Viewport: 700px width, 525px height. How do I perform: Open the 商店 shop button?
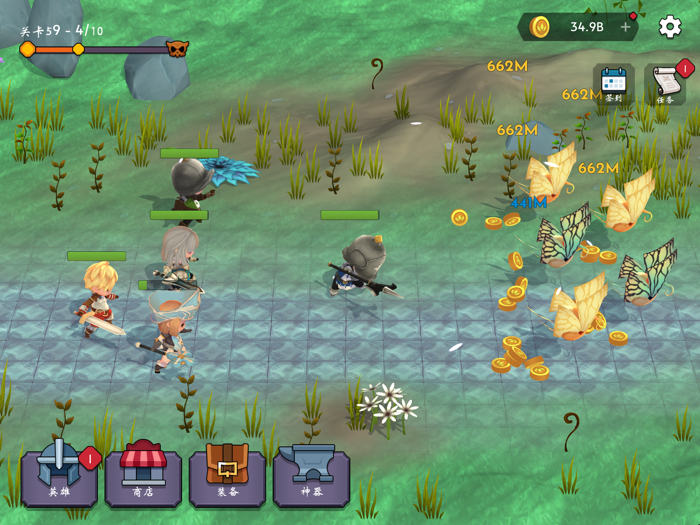tap(143, 474)
